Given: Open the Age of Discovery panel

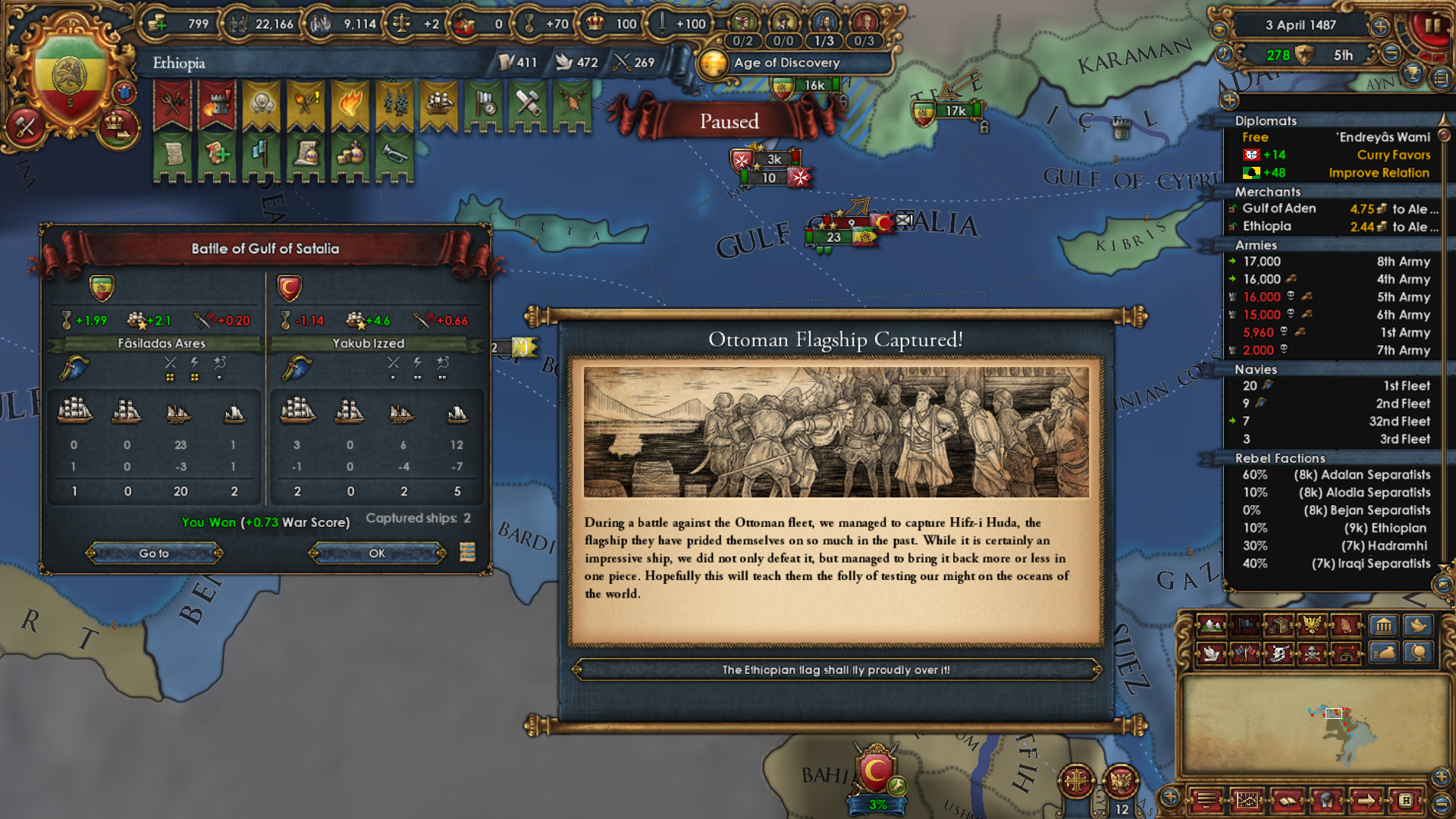Looking at the screenshot, I should (786, 63).
